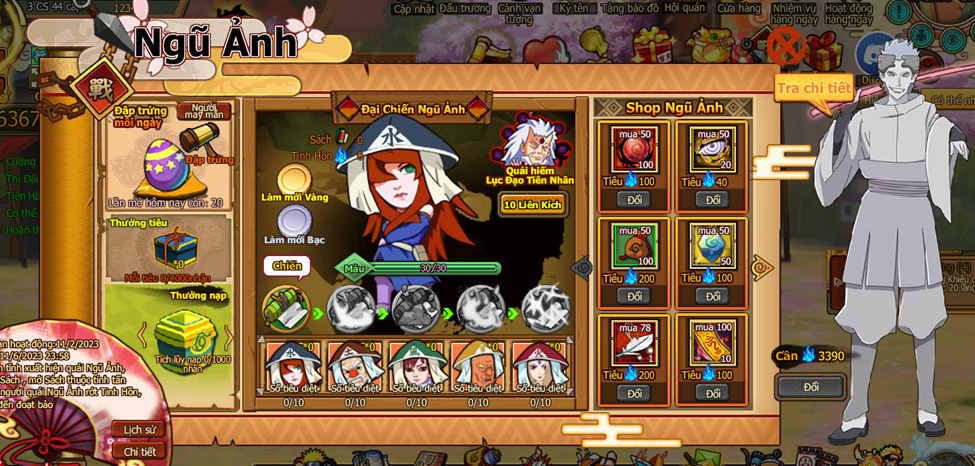Open Tra chi tiết character details
The width and height of the screenshot is (975, 466).
(813, 88)
